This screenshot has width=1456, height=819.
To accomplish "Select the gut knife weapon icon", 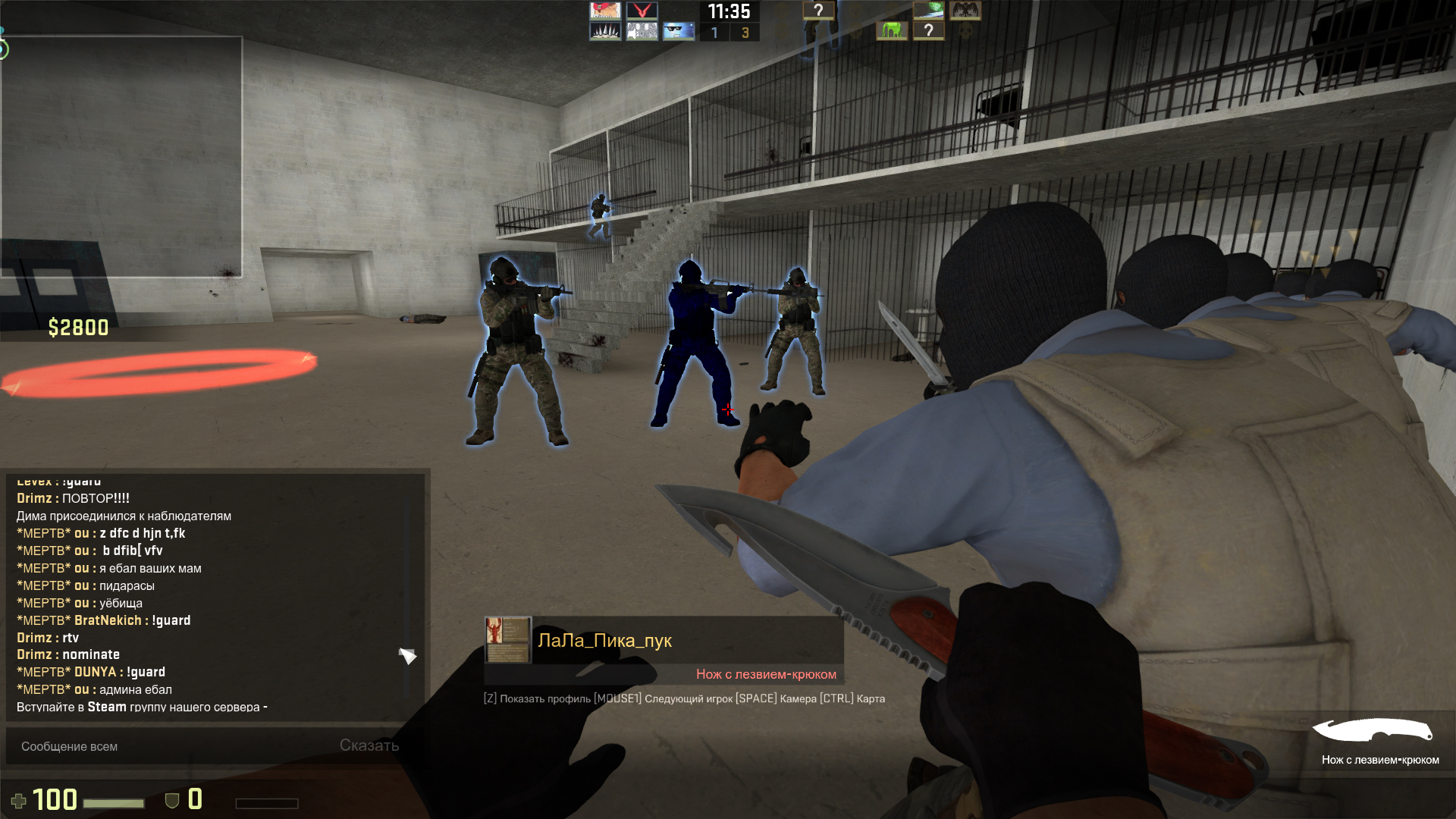I will (1373, 731).
